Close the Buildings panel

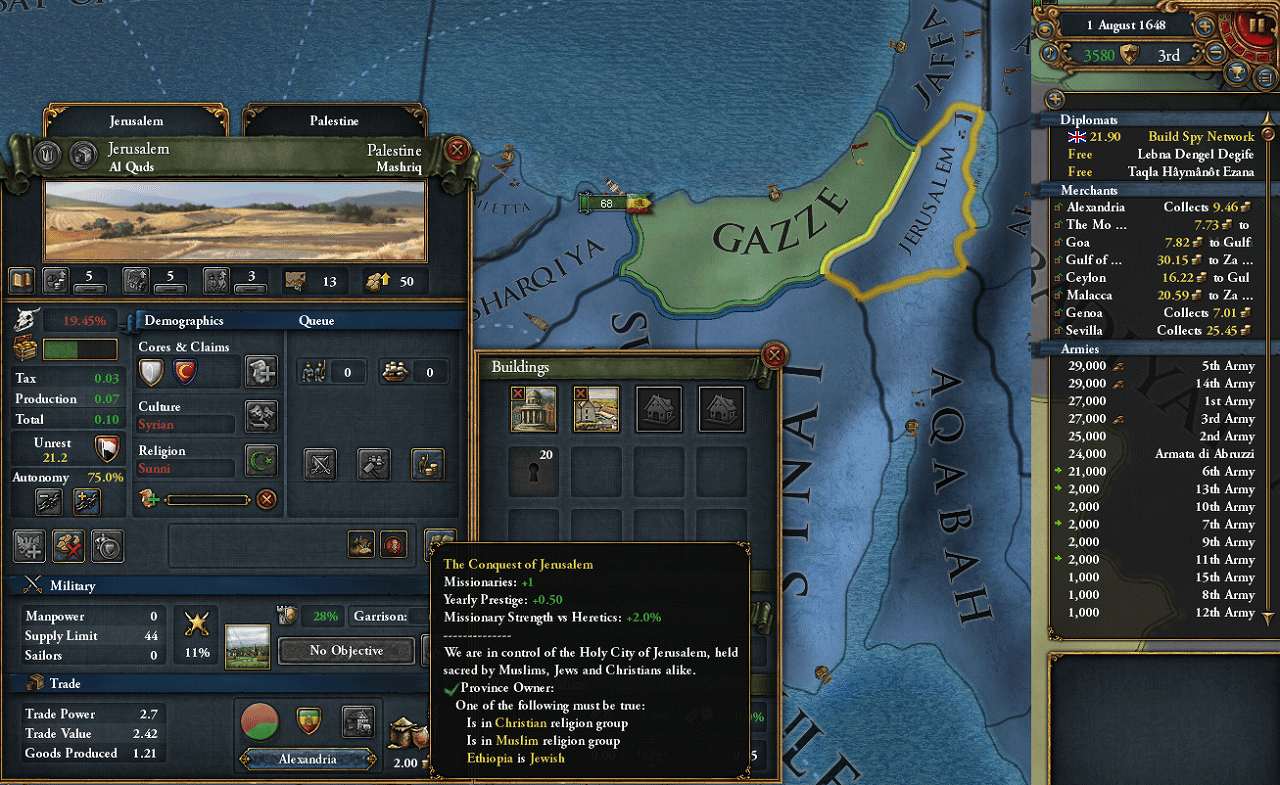[773, 355]
